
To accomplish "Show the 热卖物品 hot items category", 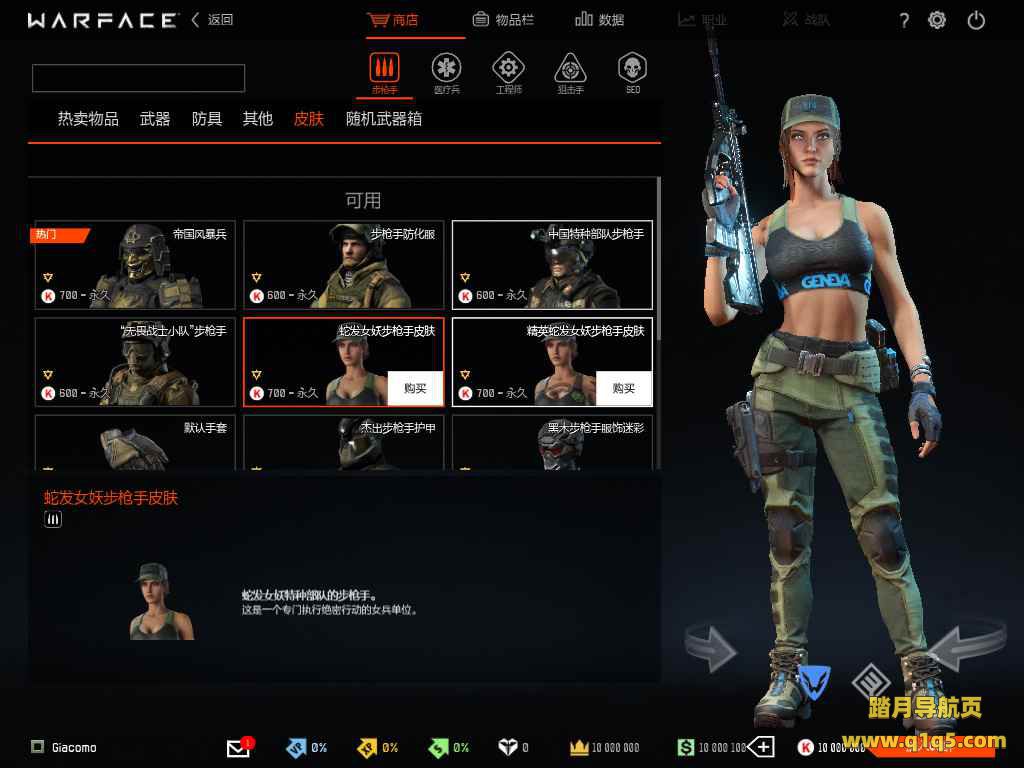I will point(88,119).
